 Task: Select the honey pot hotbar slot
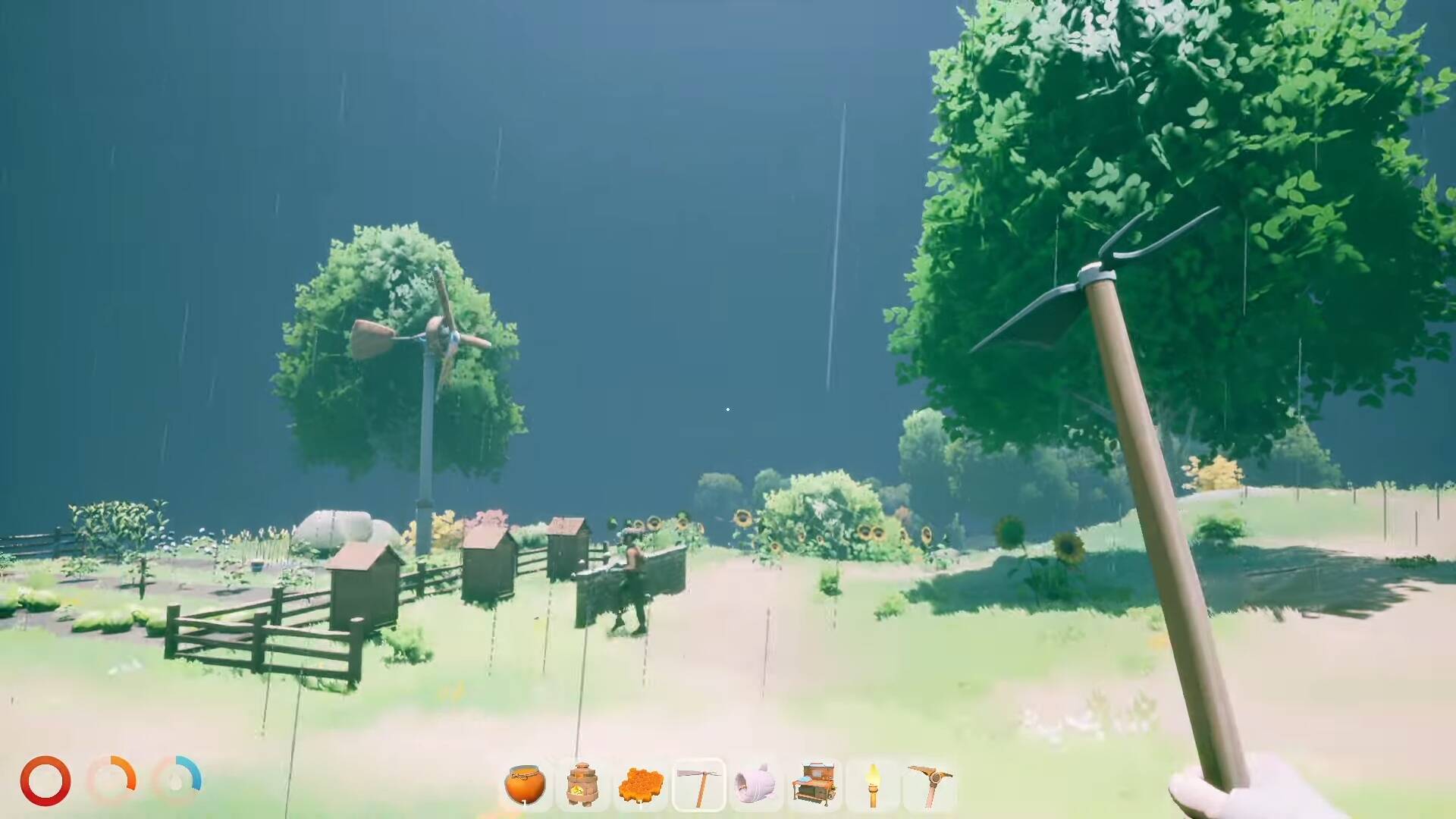click(x=525, y=785)
